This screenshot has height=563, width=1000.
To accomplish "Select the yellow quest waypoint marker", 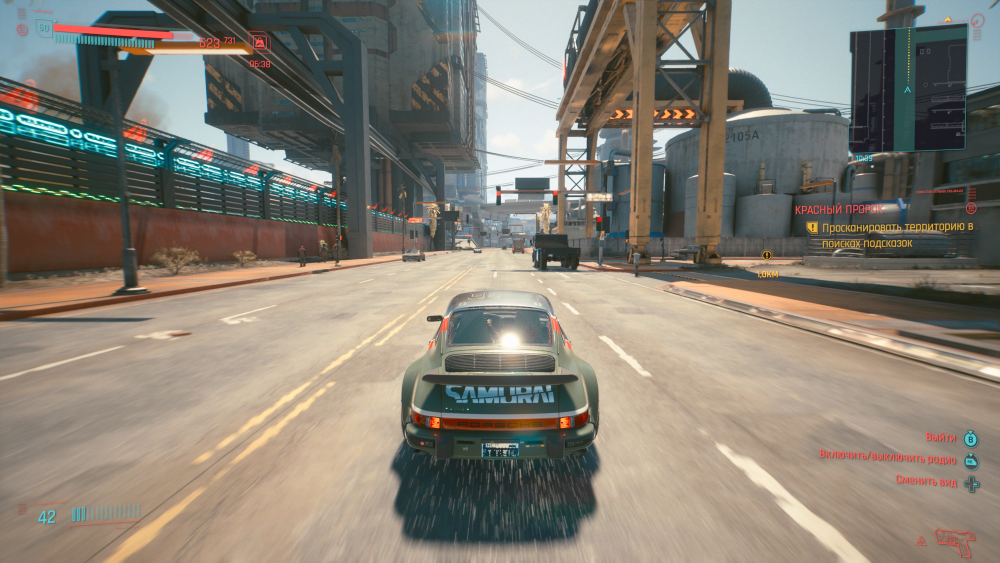I will coord(767,256).
